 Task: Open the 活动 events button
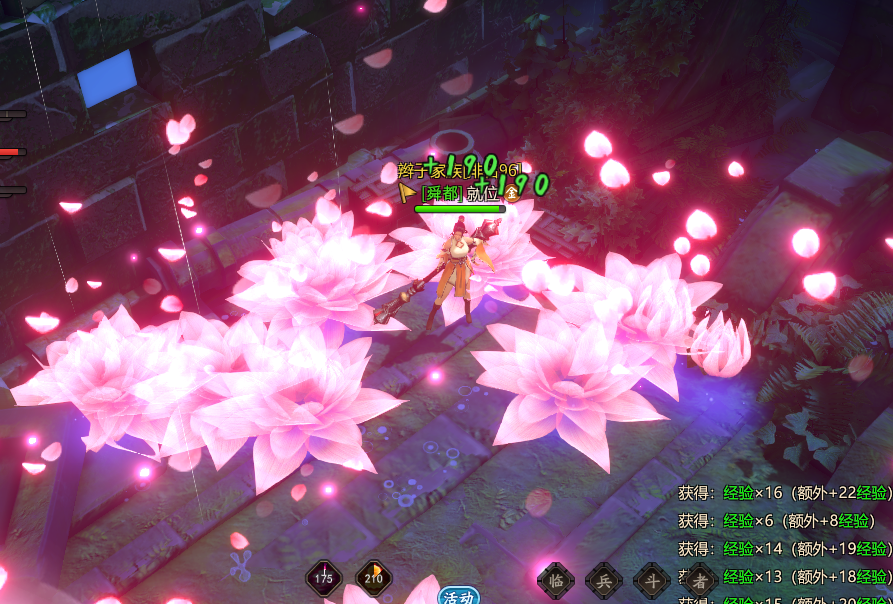tap(459, 597)
